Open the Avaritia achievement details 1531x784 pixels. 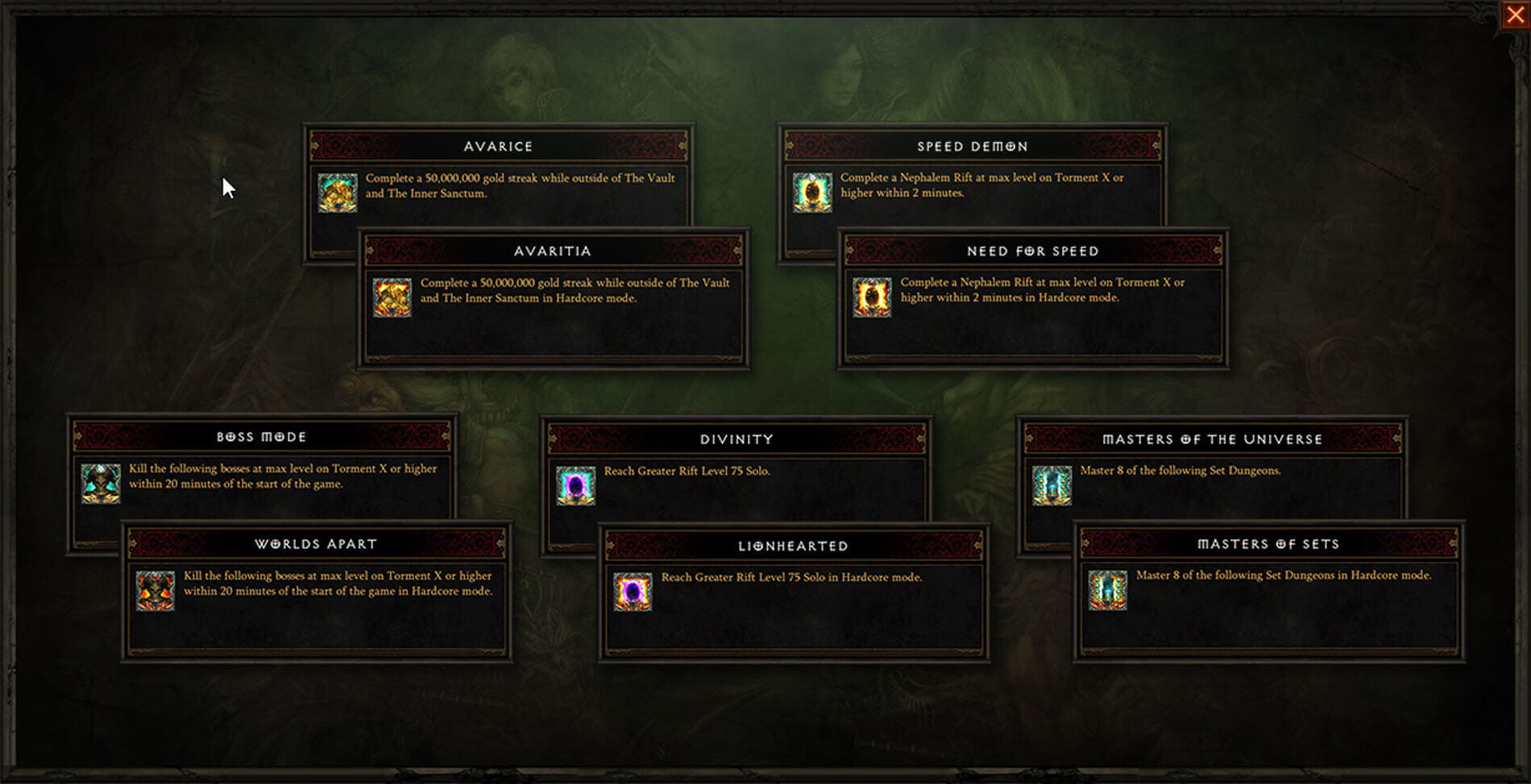click(x=556, y=298)
